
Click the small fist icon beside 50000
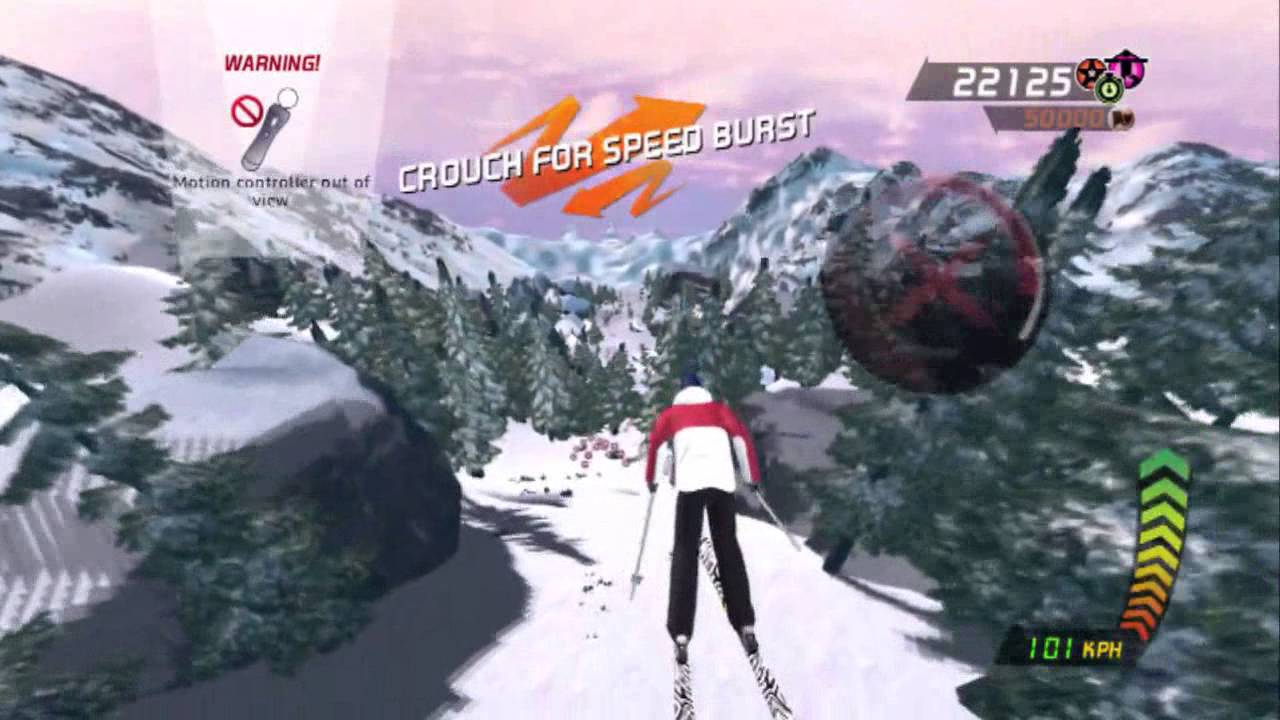(x=1121, y=119)
